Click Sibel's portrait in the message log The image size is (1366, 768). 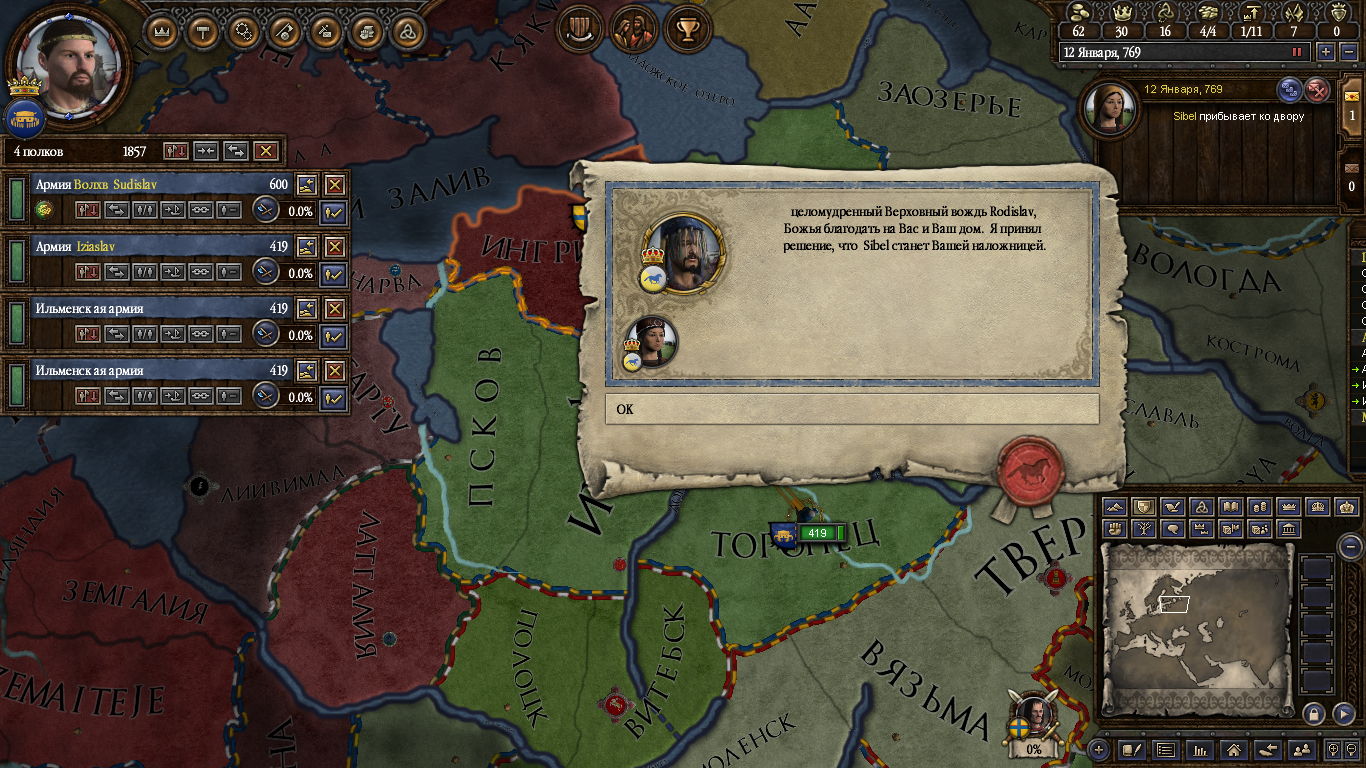coord(1108,111)
